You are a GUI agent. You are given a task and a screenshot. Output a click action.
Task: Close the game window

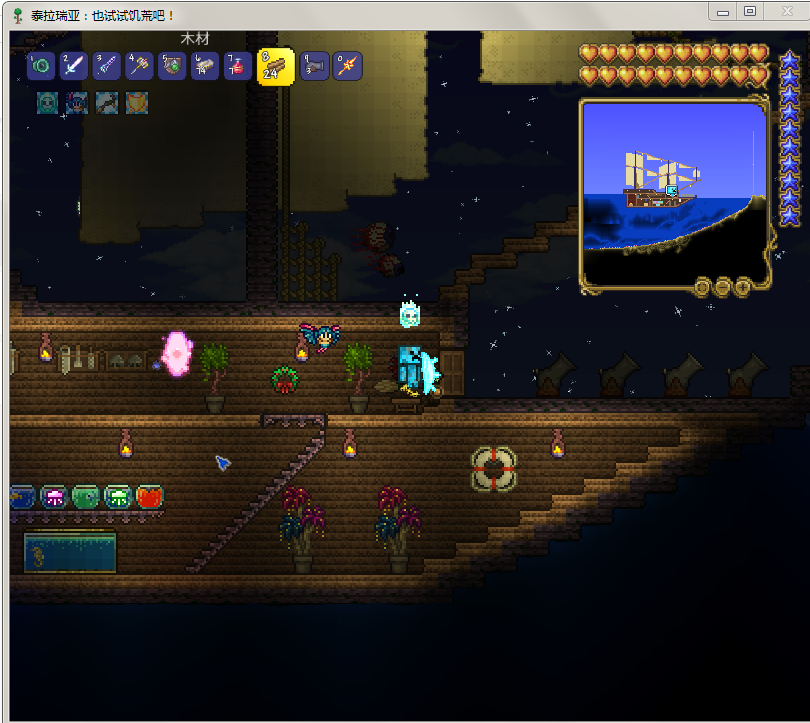click(783, 11)
